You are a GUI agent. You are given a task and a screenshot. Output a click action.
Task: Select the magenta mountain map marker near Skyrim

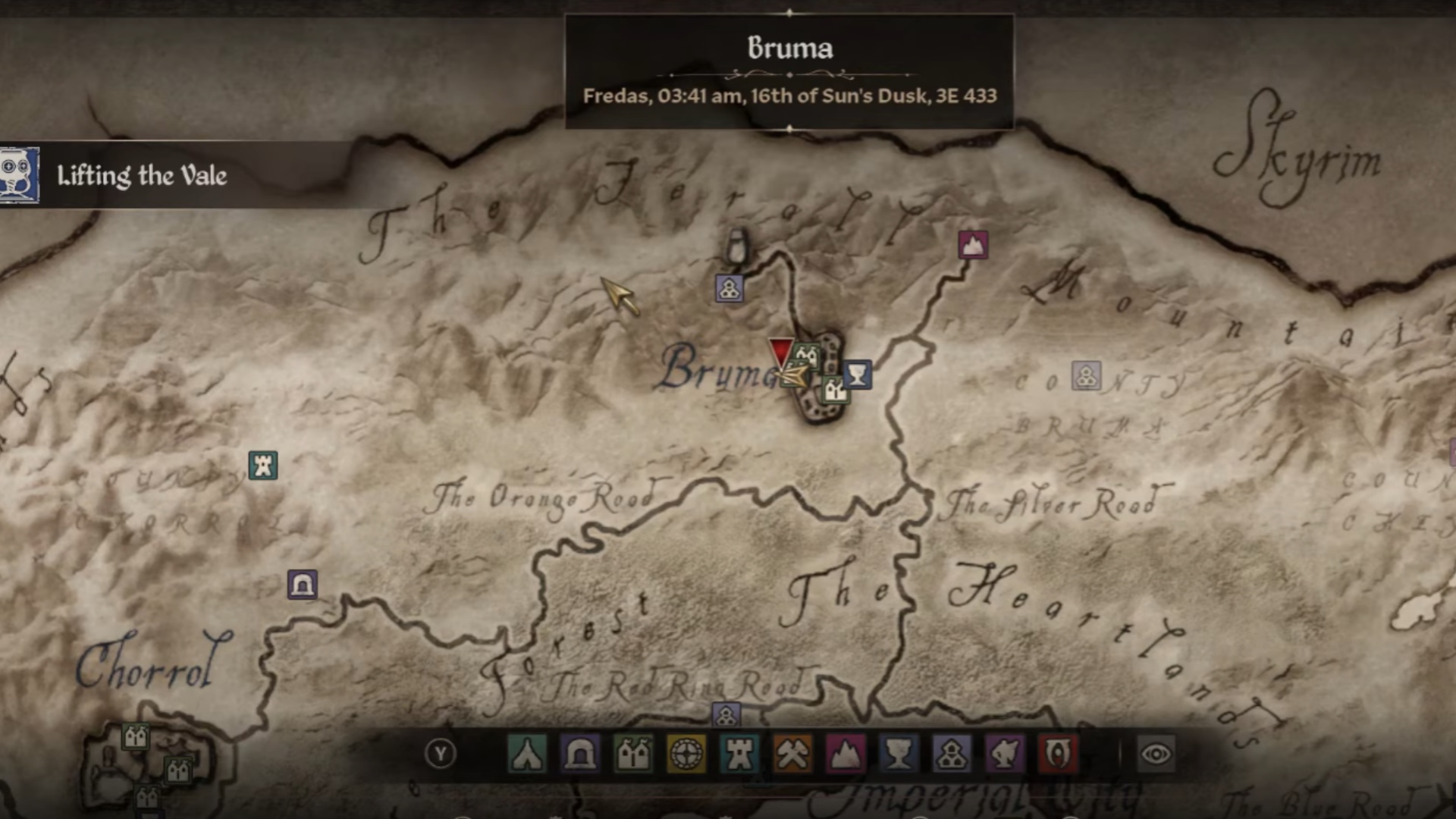(973, 245)
